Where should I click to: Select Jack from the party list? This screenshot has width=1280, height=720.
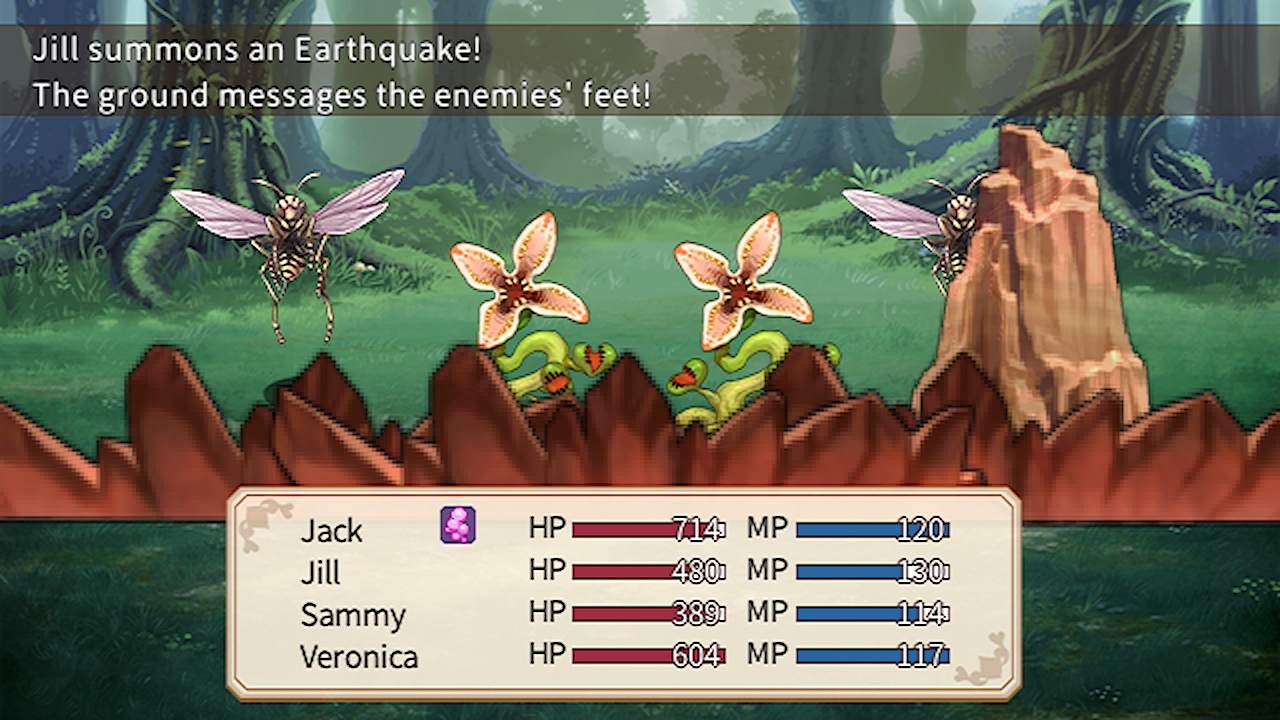(x=331, y=531)
